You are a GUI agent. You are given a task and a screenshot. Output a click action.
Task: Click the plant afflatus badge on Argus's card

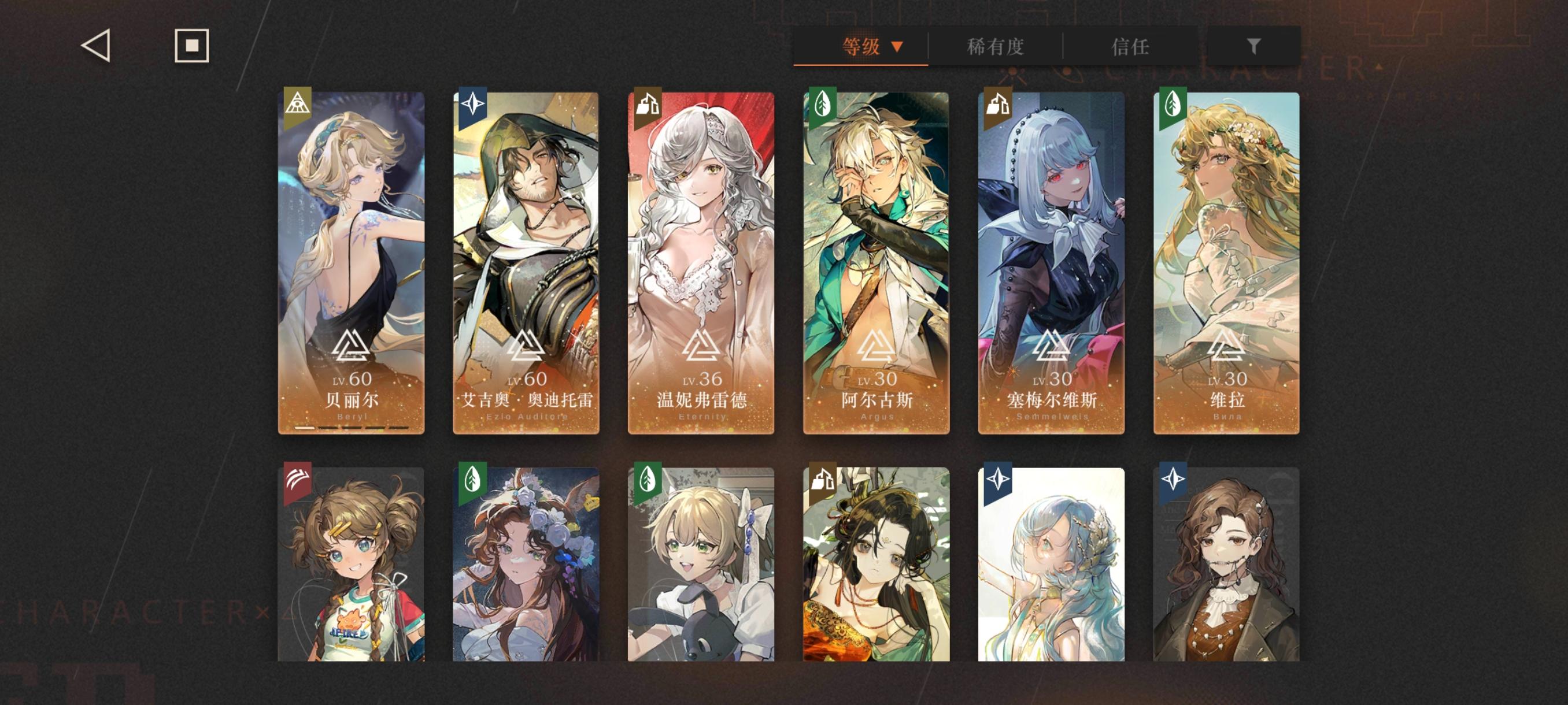[x=823, y=105]
